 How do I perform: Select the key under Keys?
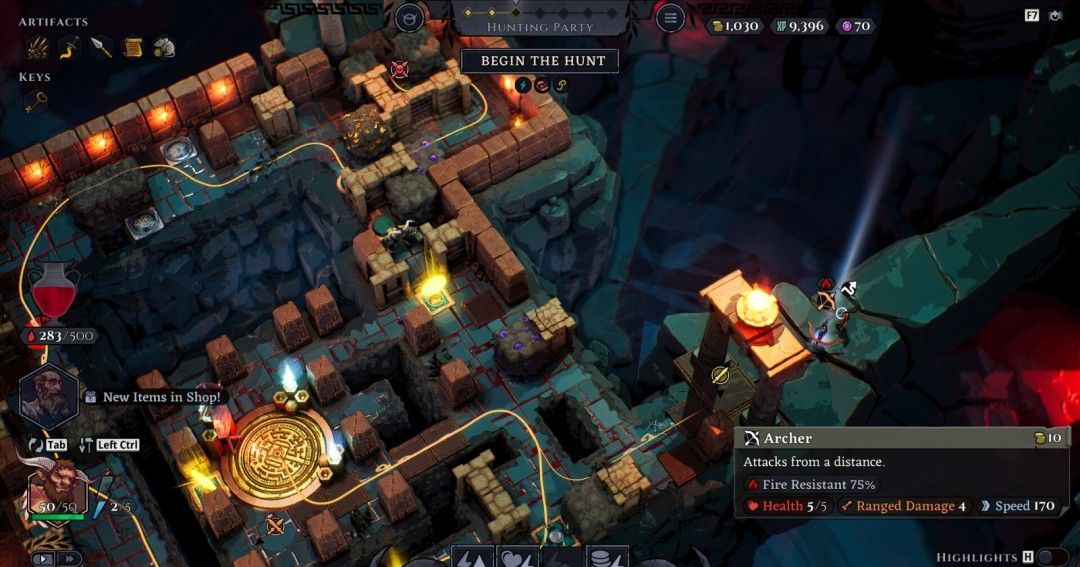[x=36, y=100]
